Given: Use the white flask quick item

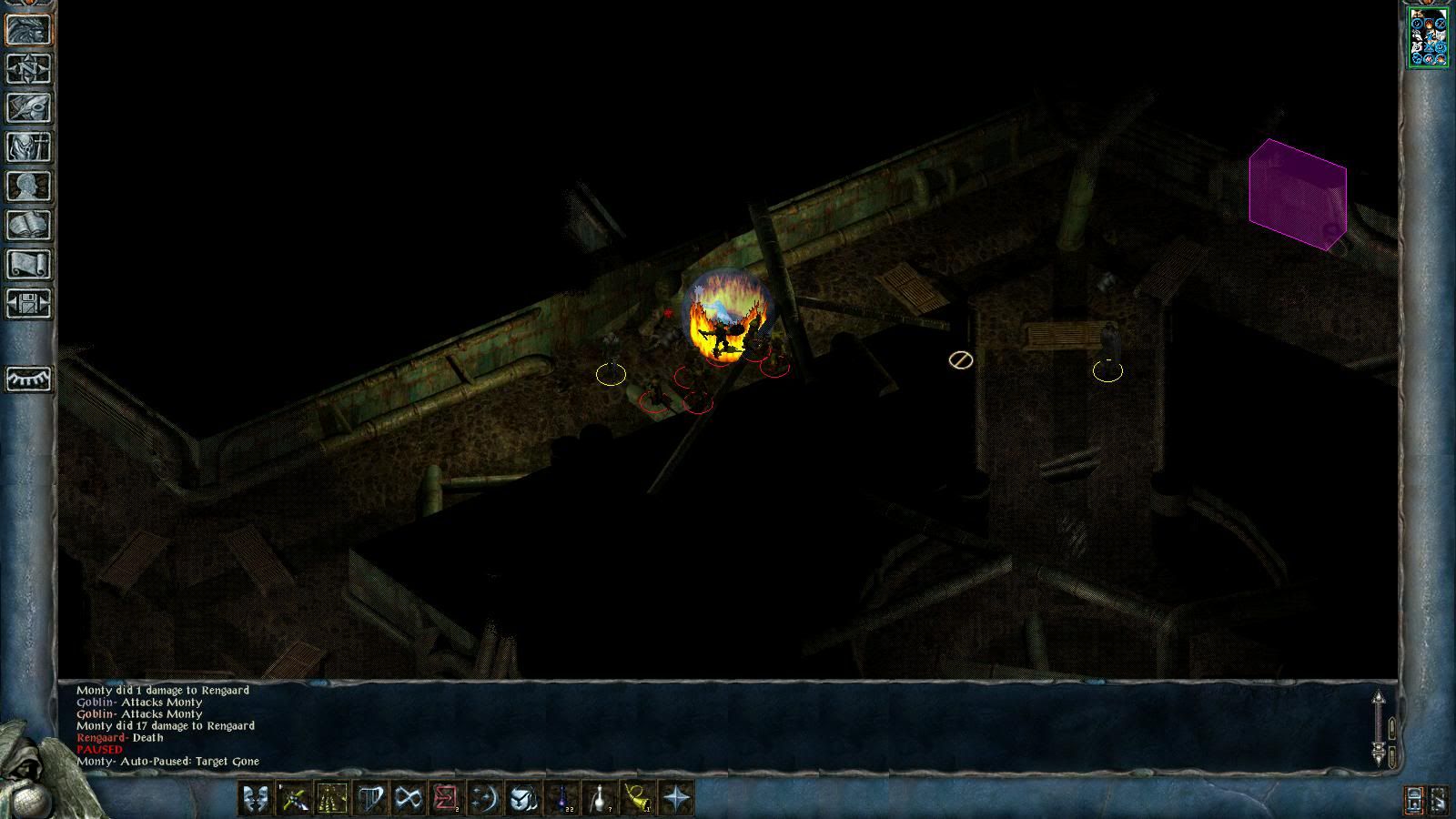Looking at the screenshot, I should 599,799.
